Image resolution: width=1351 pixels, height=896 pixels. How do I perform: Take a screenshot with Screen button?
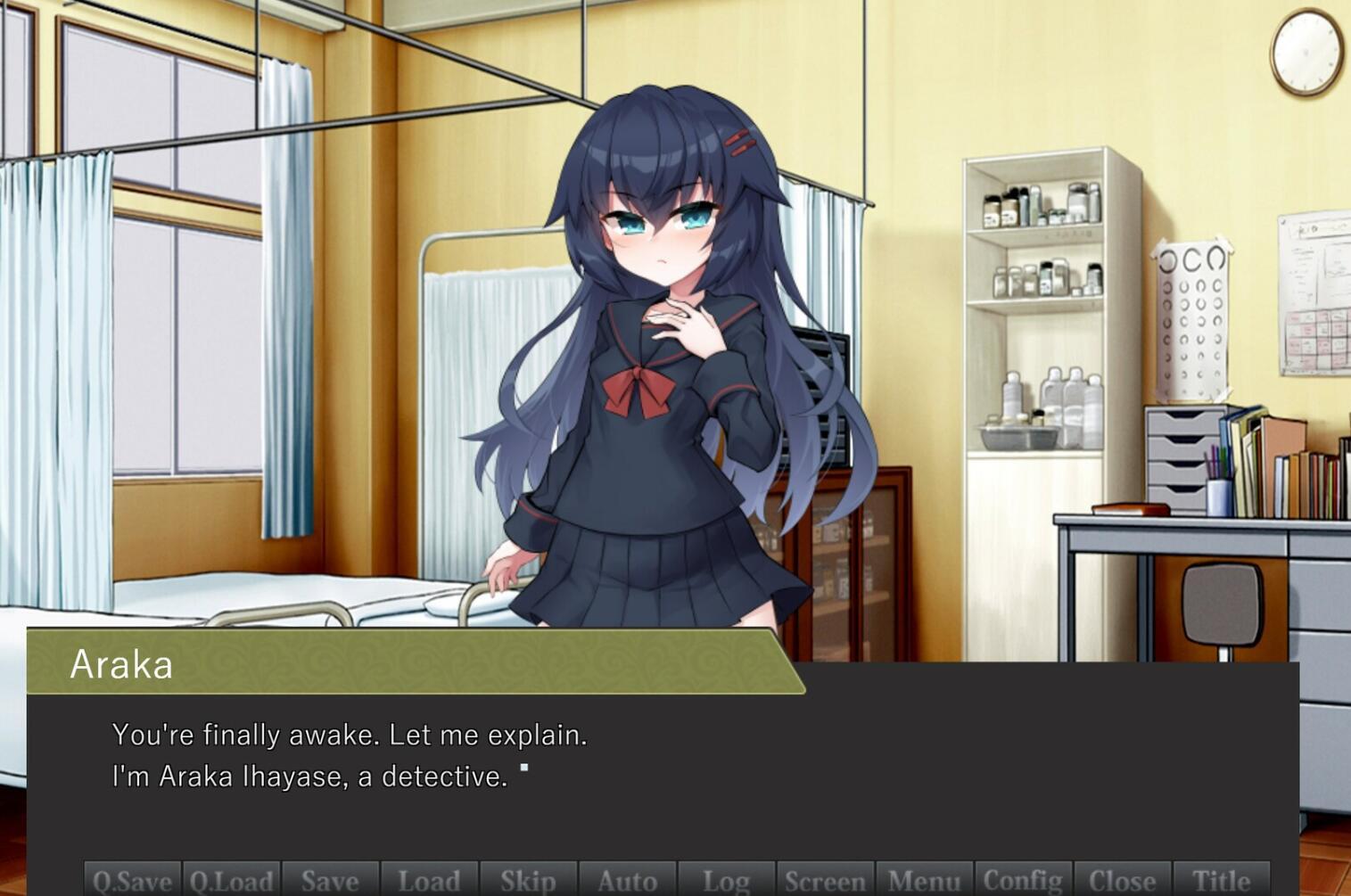pyautogui.click(x=825, y=881)
